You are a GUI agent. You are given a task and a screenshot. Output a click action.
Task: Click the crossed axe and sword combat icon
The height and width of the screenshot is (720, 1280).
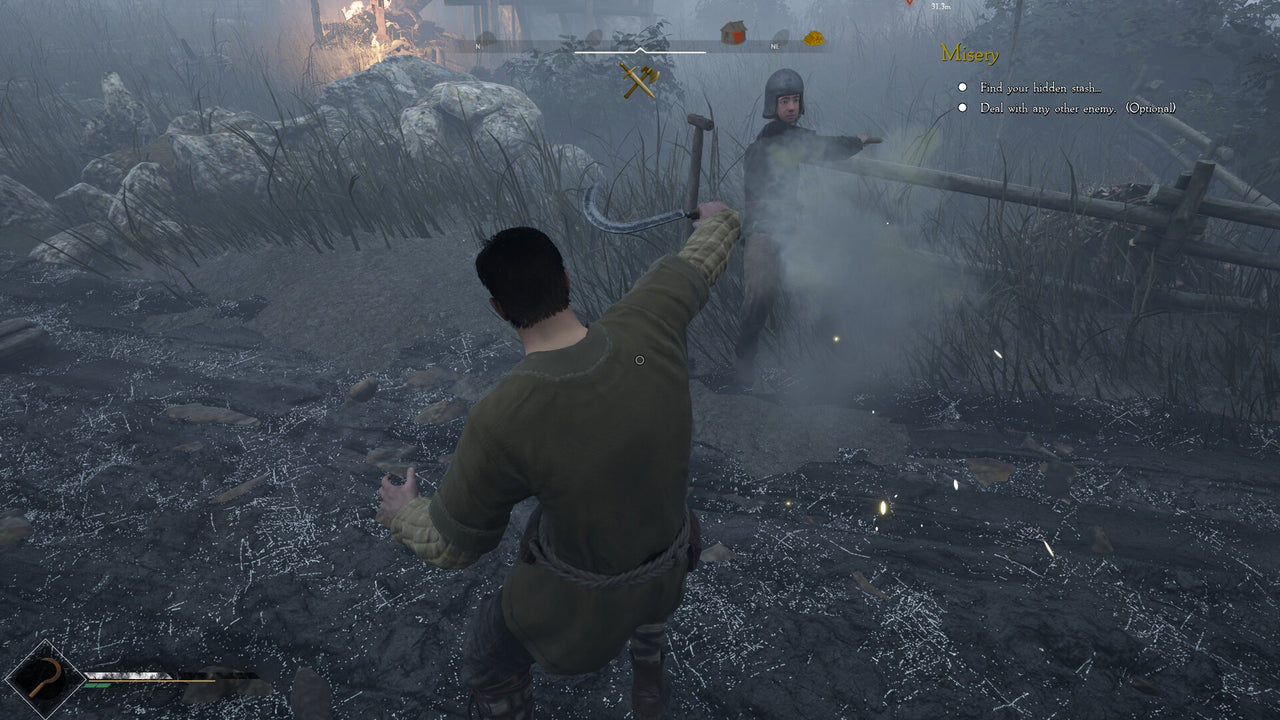(639, 81)
